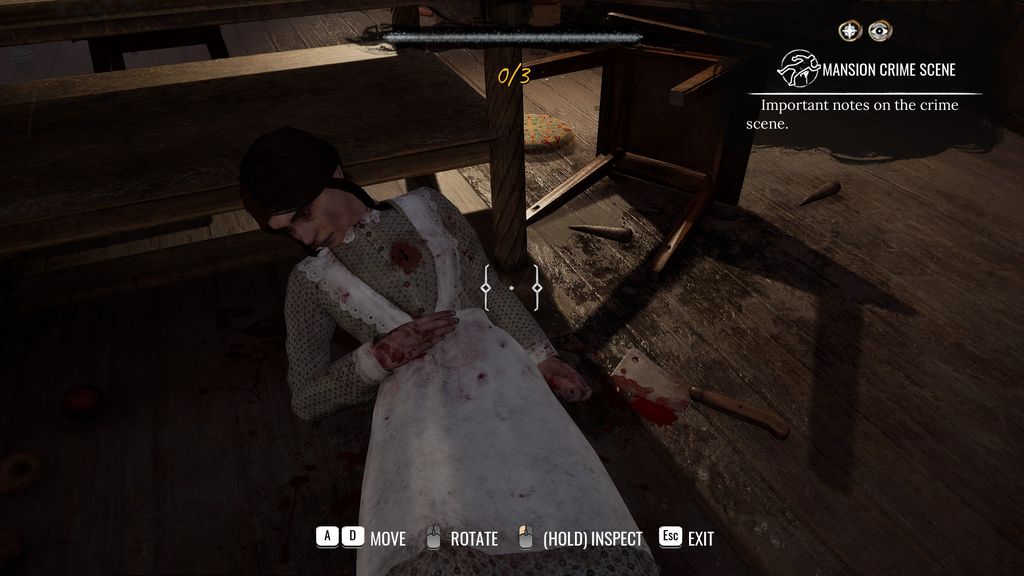Activate the eye concentration icon
Screen dimensions: 1024x576
(x=879, y=31)
